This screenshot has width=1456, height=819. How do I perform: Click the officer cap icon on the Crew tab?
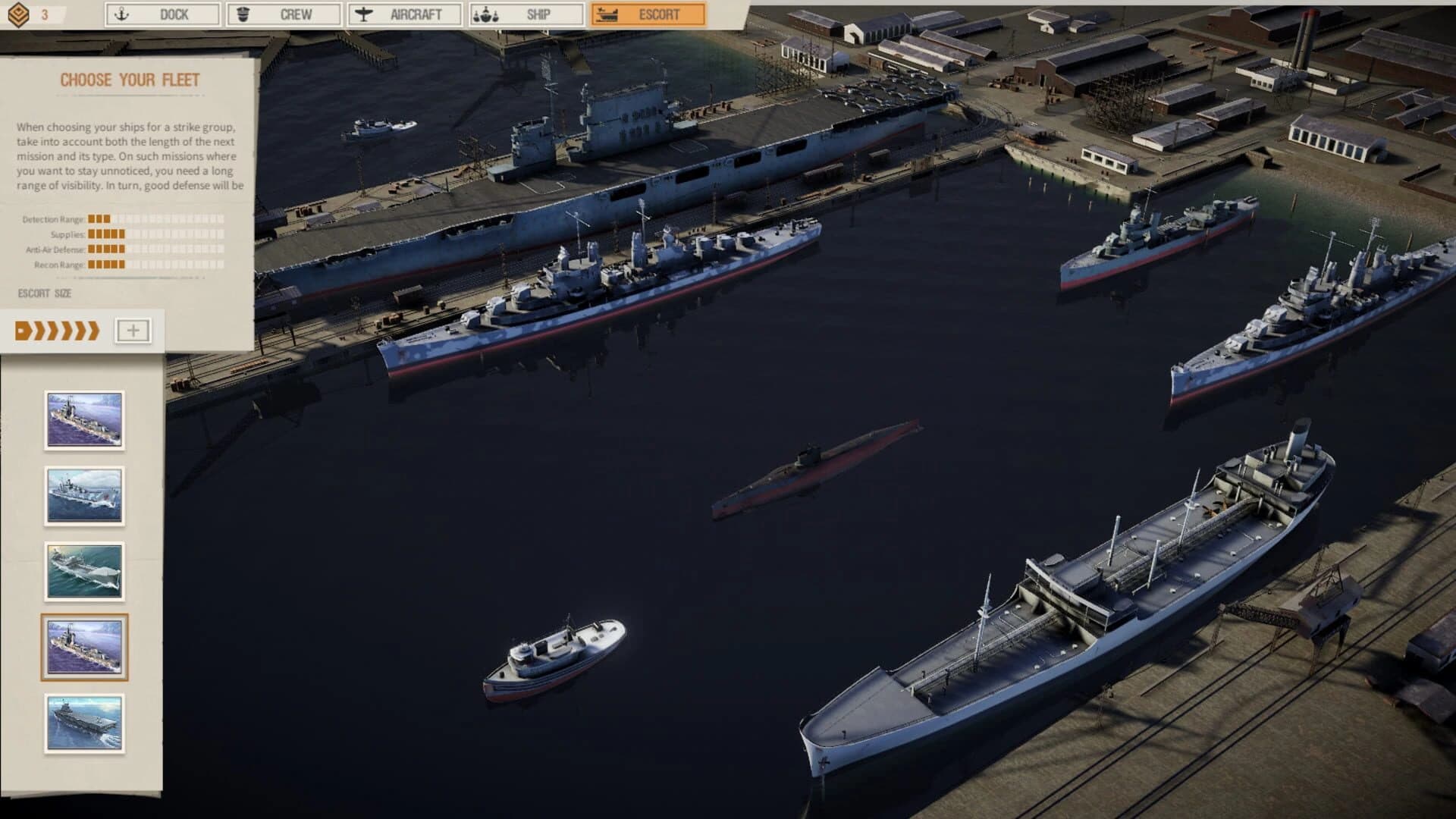[244, 14]
